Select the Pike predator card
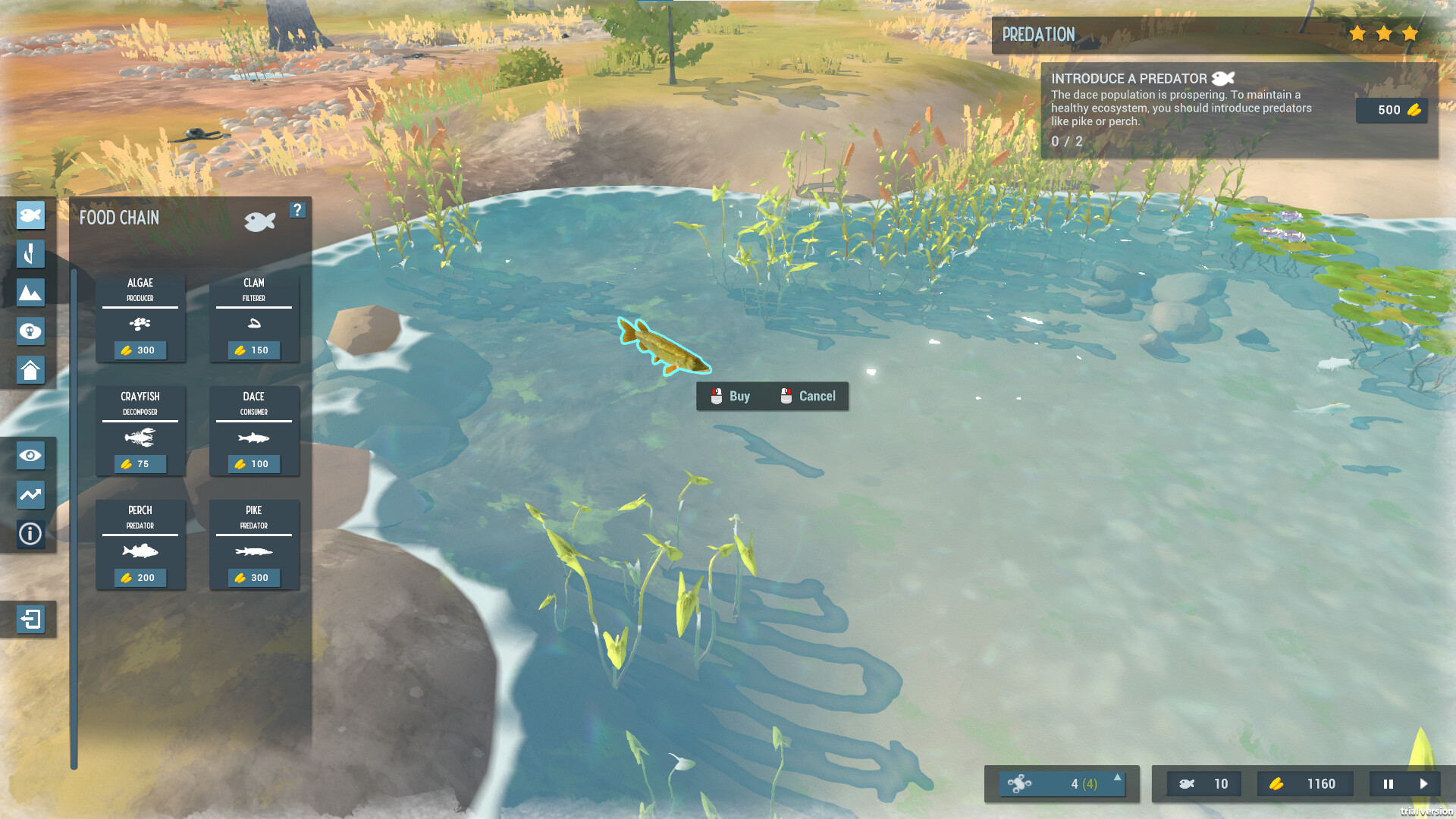This screenshot has width=1456, height=819. (x=253, y=544)
